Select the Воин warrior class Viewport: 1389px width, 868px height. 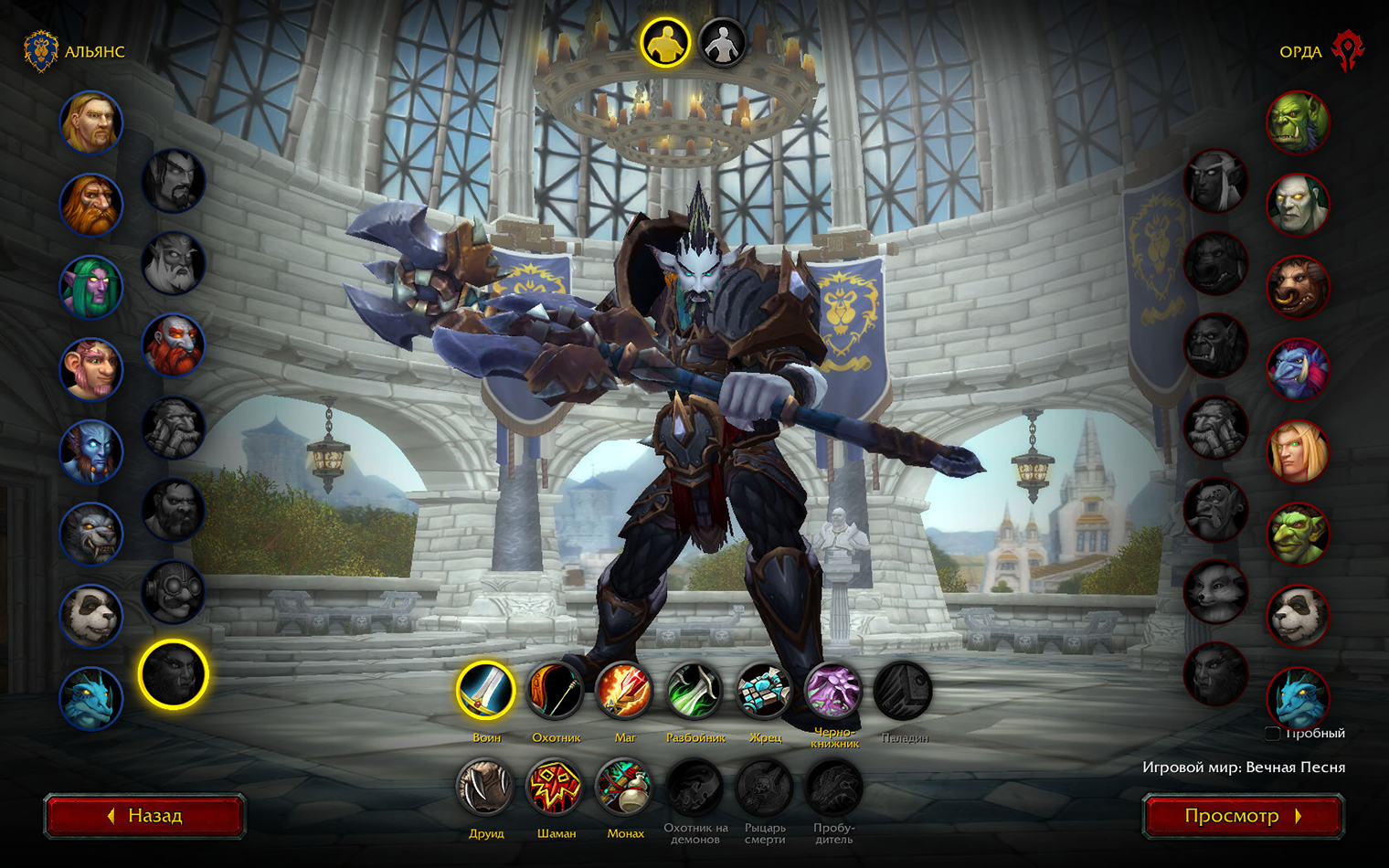486,690
